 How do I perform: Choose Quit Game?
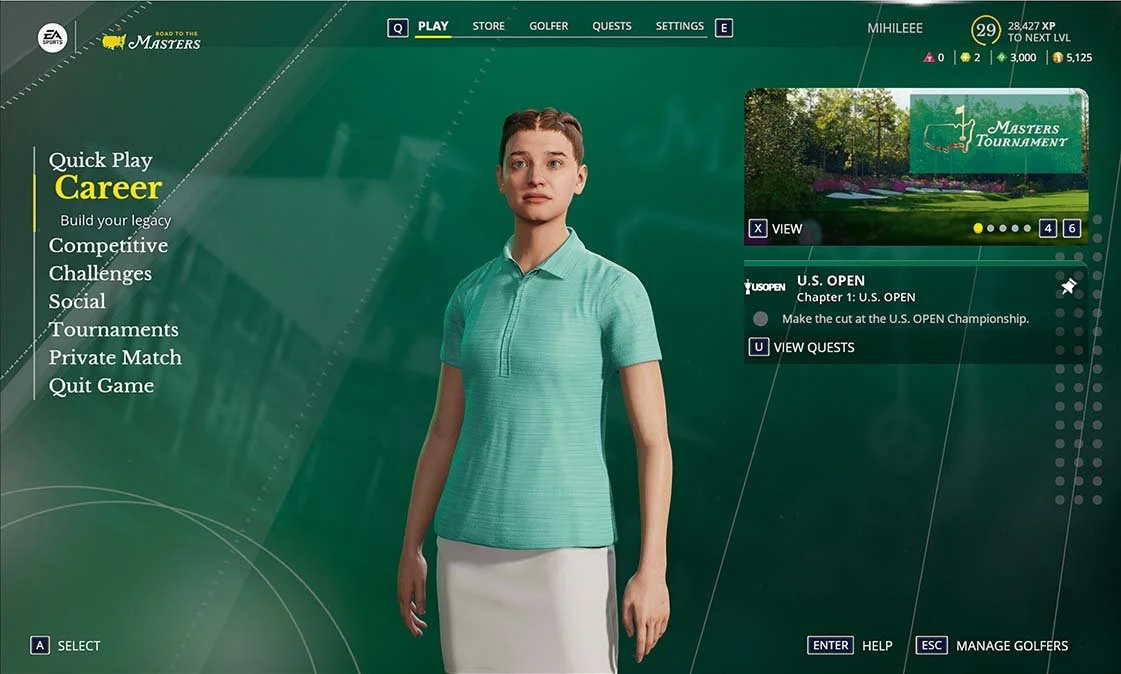(x=101, y=385)
